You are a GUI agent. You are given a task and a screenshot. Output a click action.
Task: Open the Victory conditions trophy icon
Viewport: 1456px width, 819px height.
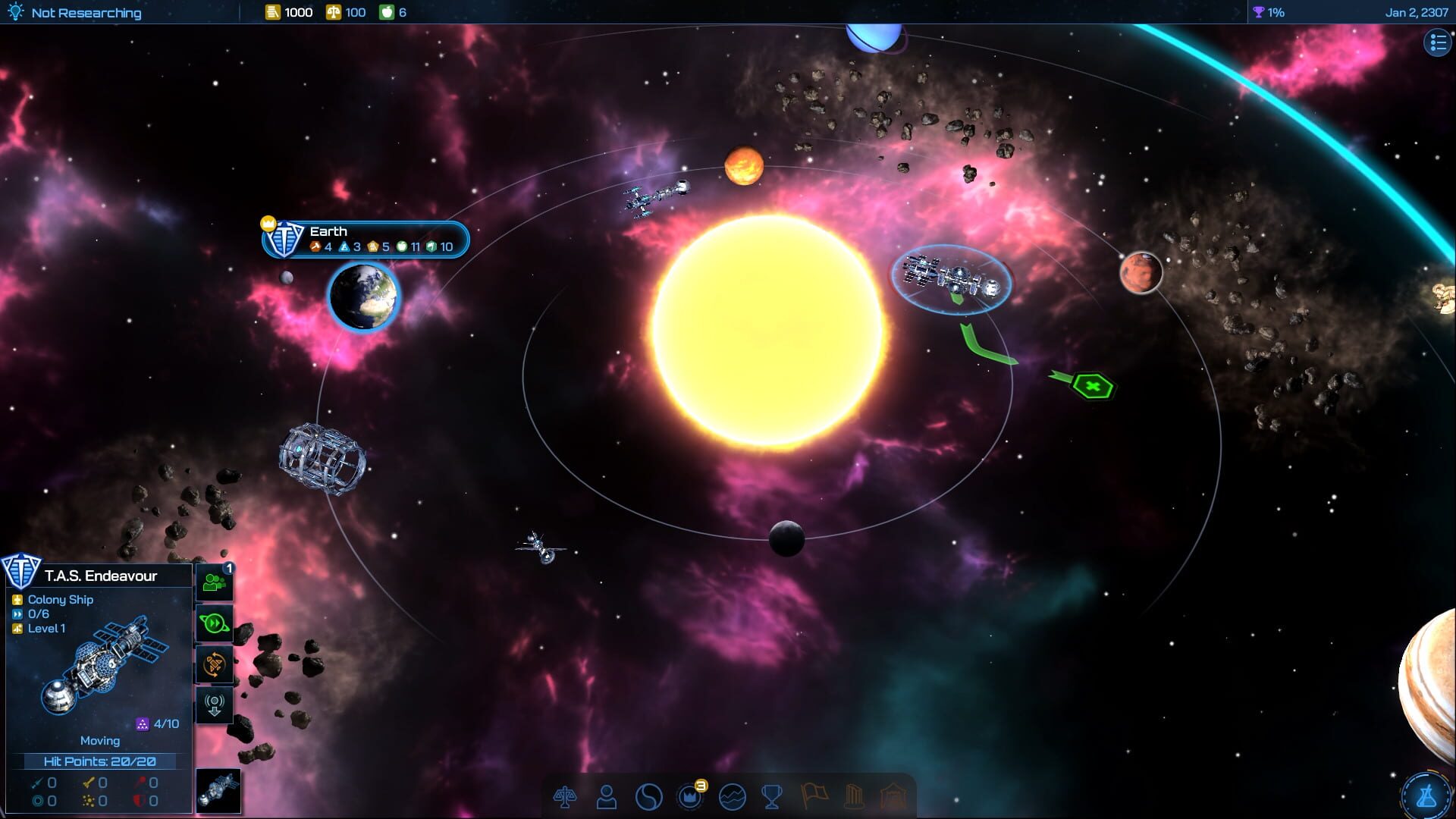click(773, 797)
